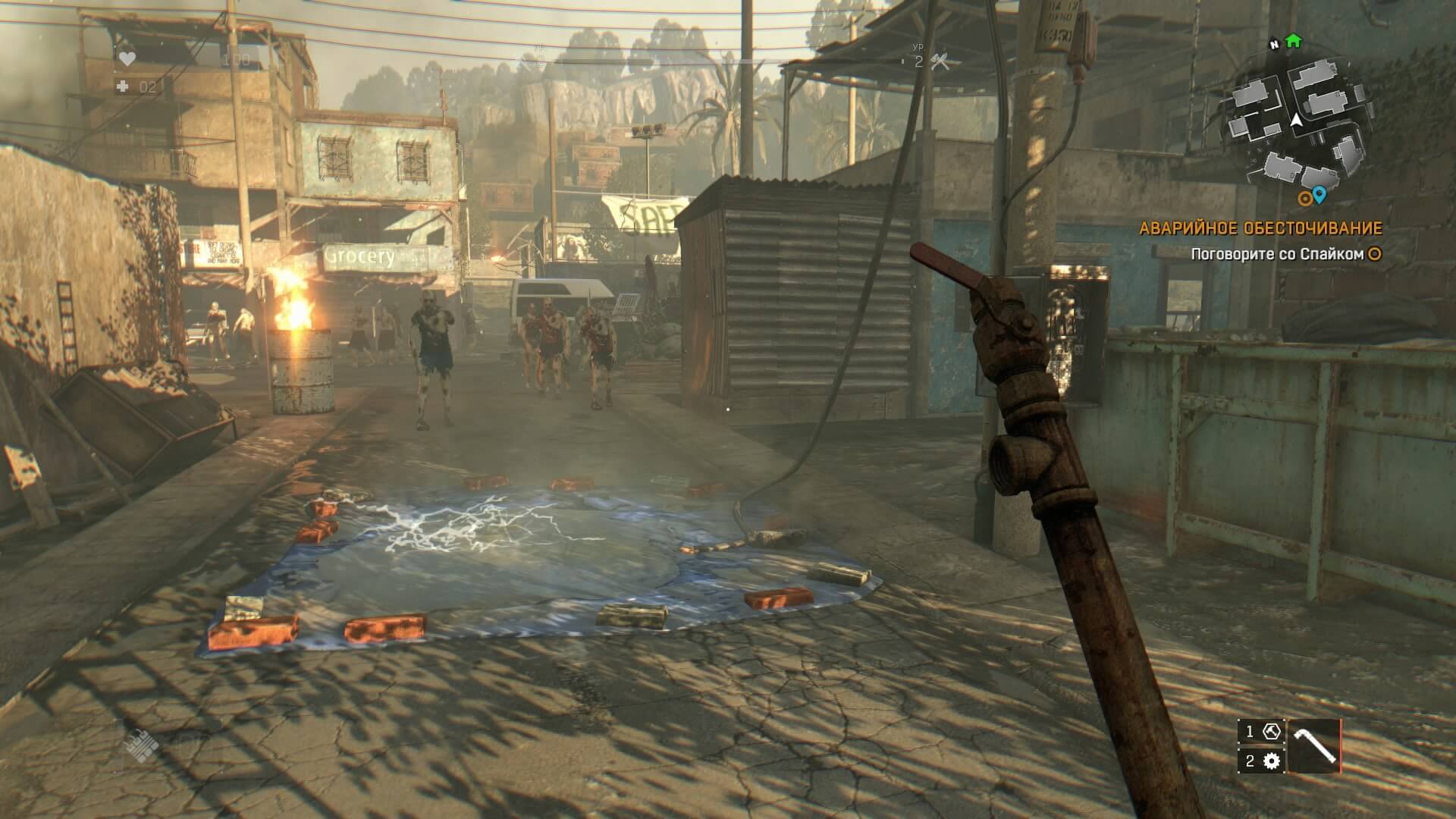Select the АВАРИЙНОЕ ОБЕСТОЧИВАНИЕ quest title

[1261, 224]
